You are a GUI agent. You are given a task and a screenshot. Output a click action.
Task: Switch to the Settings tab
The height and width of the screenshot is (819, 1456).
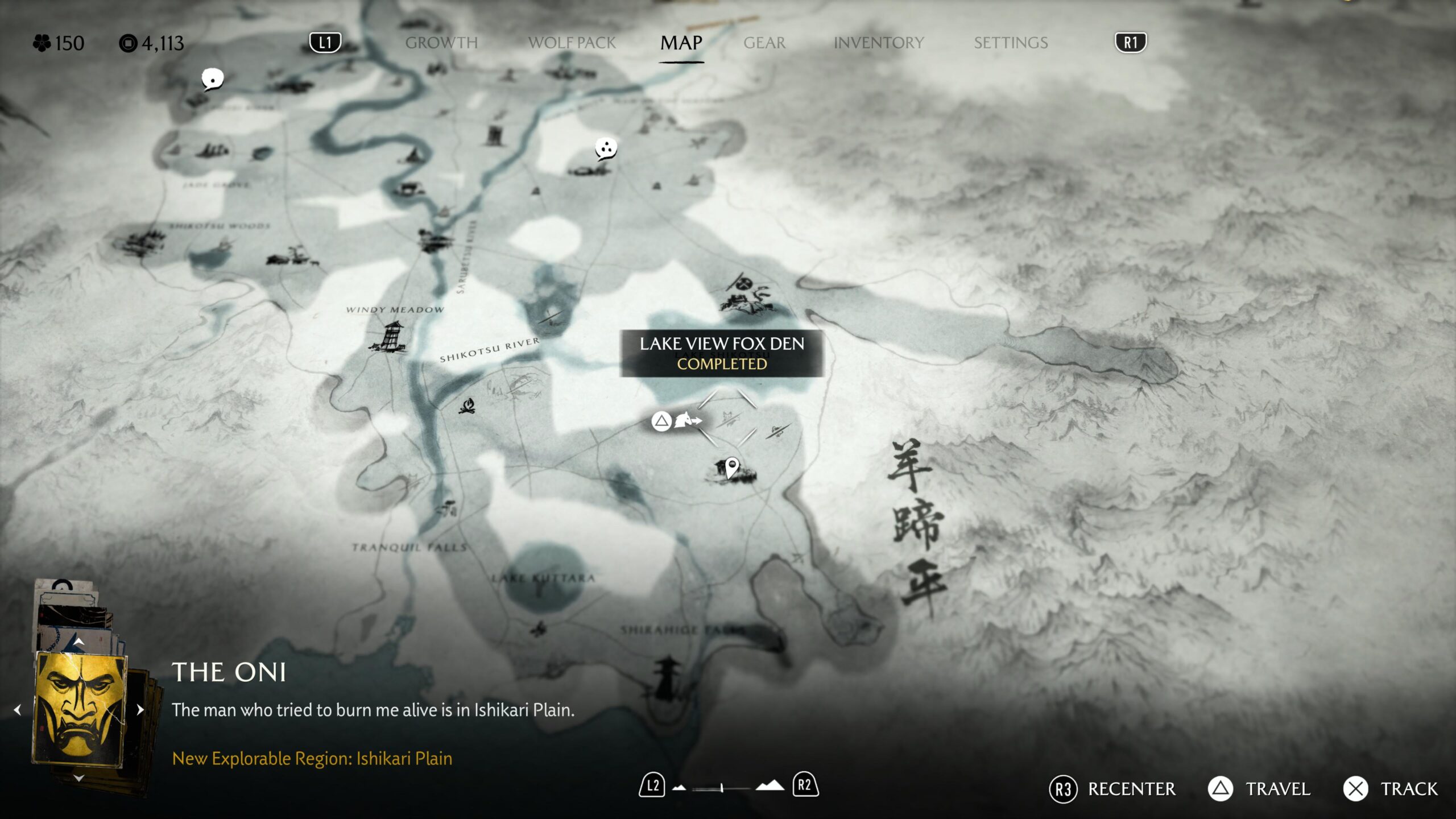pyautogui.click(x=1010, y=43)
